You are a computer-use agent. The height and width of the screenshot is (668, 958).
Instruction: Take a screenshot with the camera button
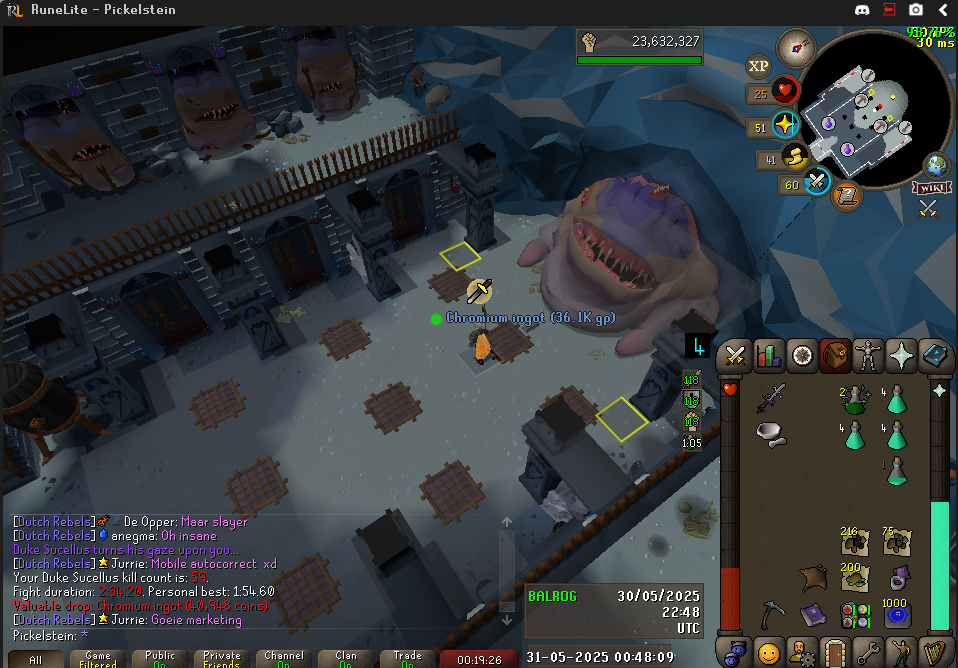coord(916,10)
